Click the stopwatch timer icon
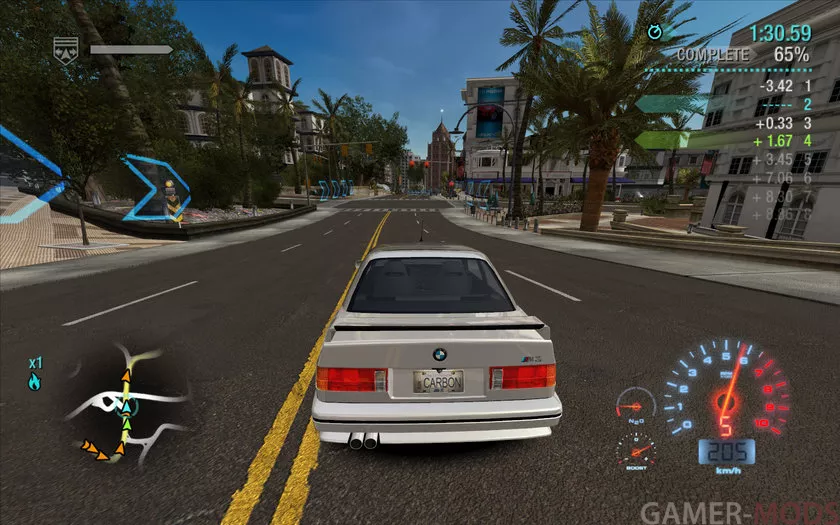 point(655,32)
